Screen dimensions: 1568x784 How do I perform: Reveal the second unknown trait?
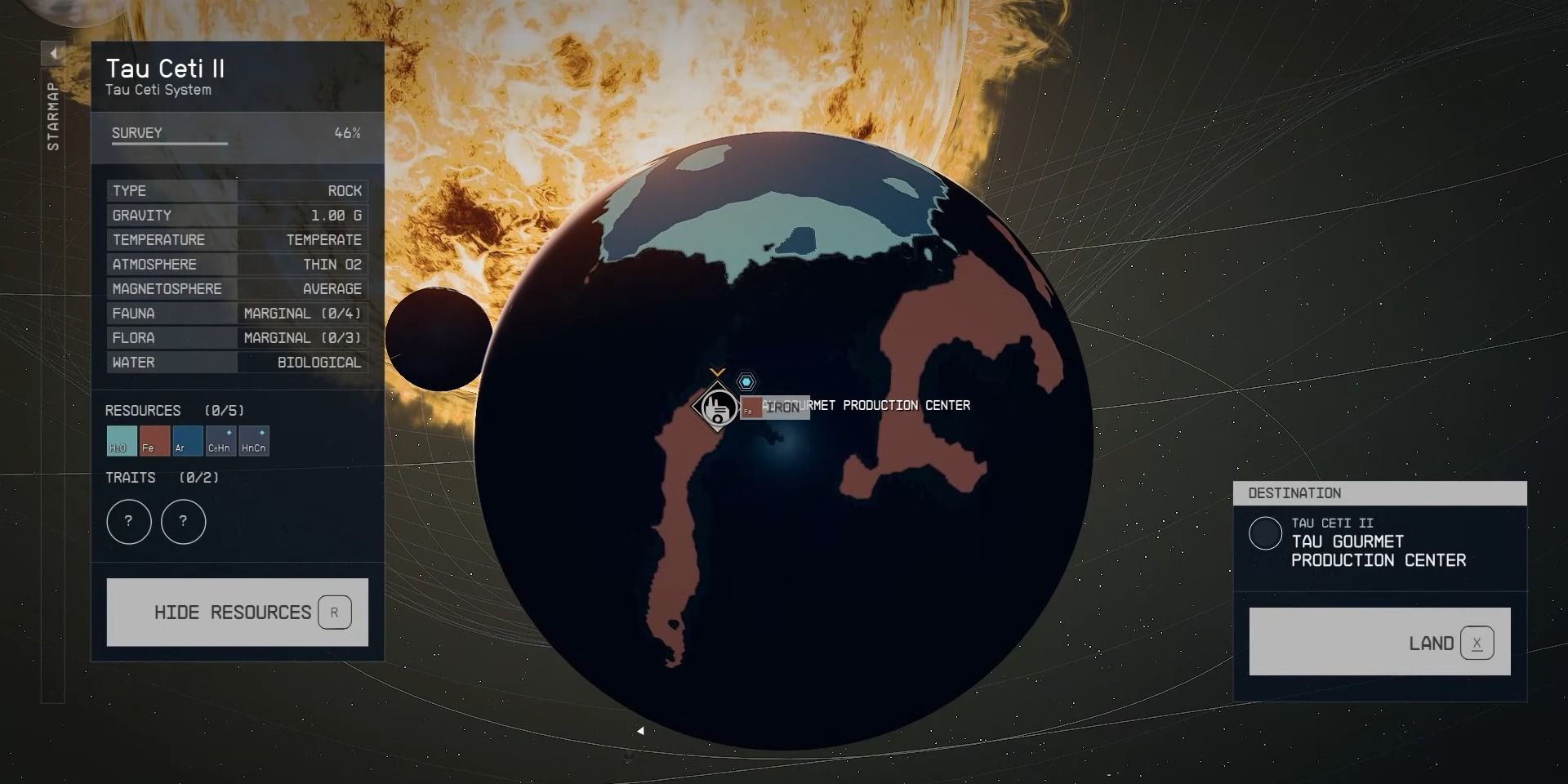click(x=183, y=522)
